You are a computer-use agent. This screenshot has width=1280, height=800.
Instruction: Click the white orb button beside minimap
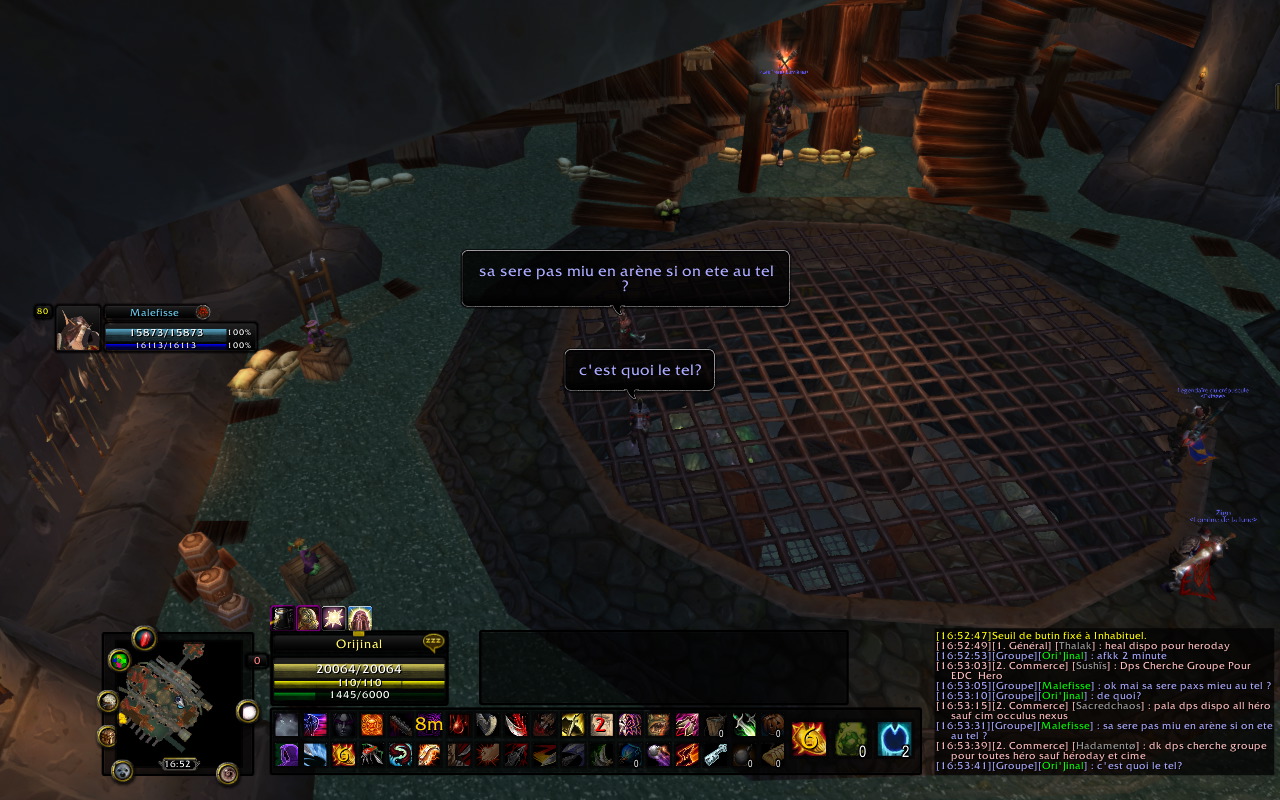click(x=247, y=711)
